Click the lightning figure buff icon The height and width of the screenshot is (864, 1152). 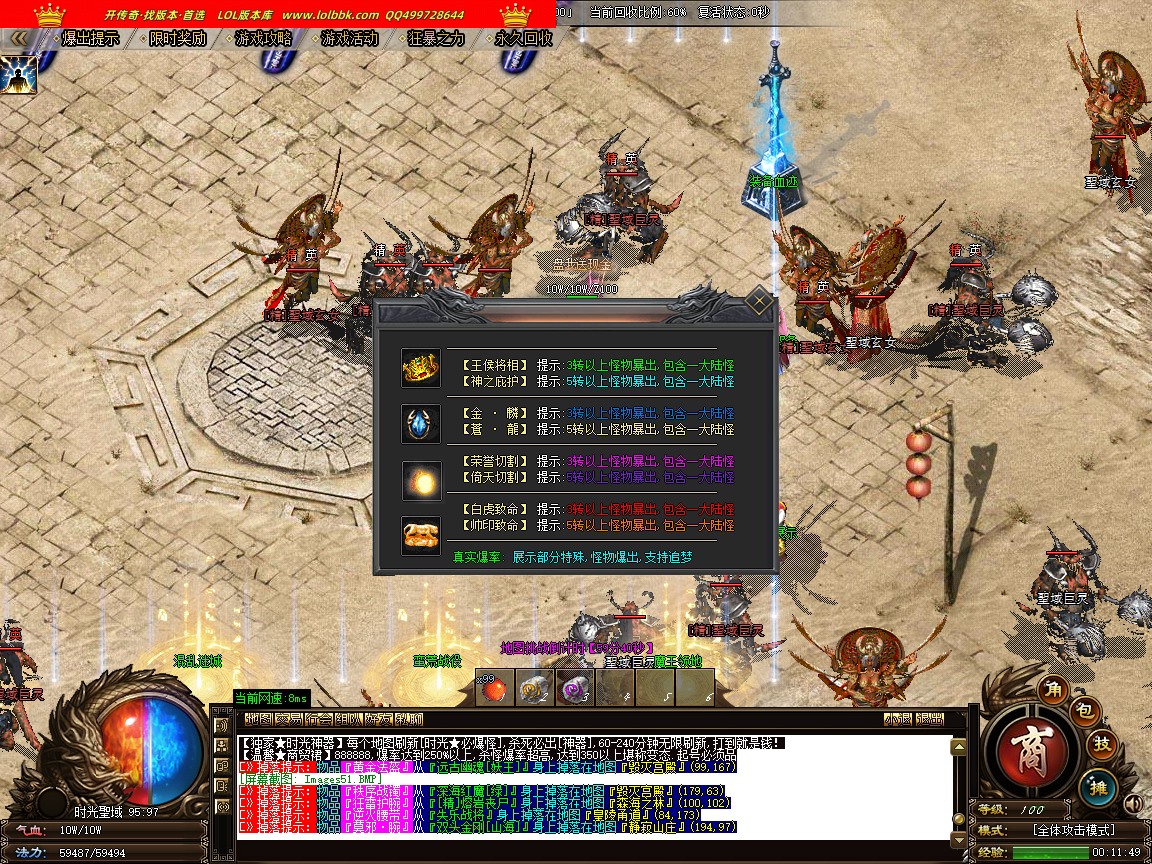pos(18,75)
